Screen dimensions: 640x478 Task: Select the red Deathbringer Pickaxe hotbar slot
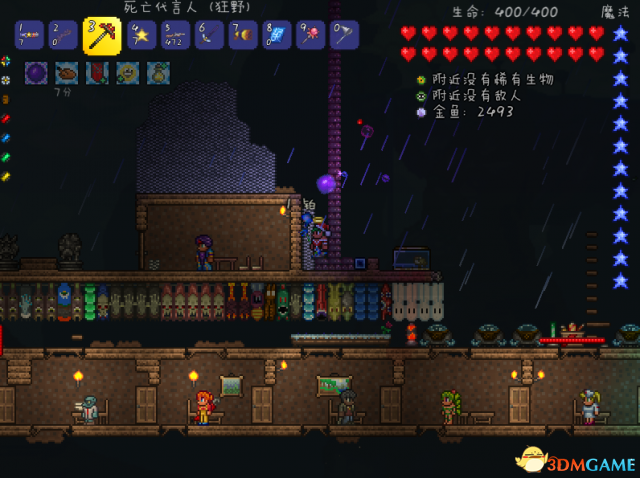pos(101,35)
